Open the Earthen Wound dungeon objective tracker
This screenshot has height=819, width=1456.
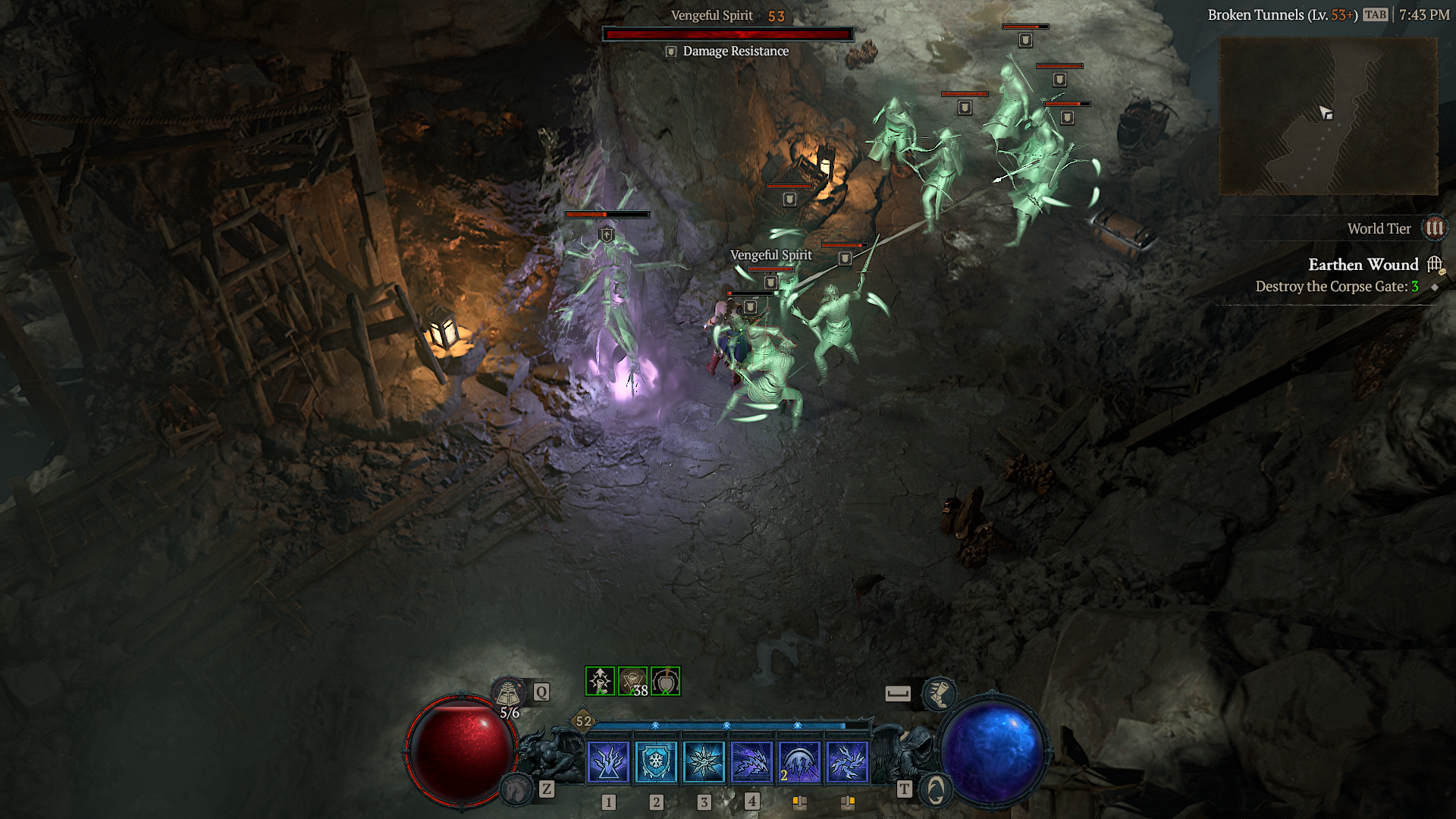(x=1363, y=265)
